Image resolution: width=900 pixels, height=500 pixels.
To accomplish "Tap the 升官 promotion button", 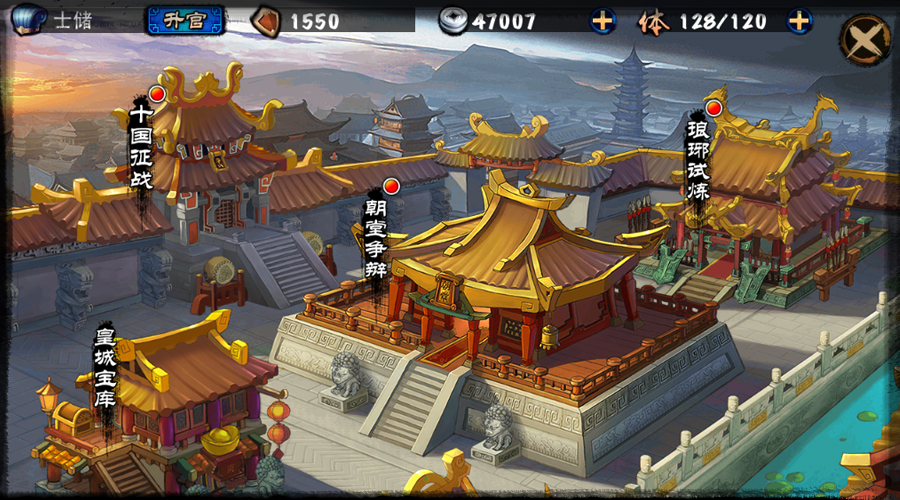I will pos(185,20).
